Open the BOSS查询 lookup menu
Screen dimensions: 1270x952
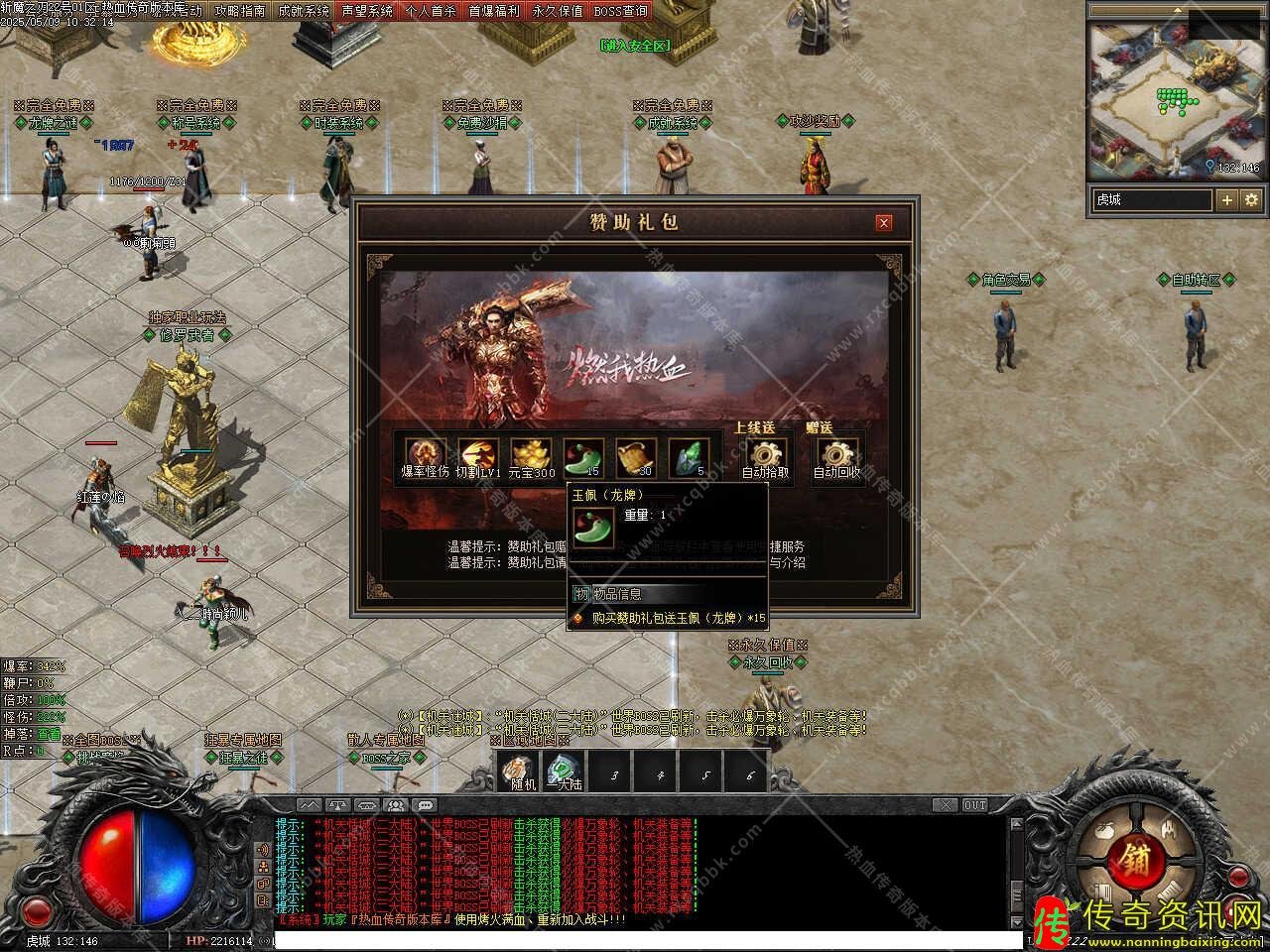click(621, 11)
